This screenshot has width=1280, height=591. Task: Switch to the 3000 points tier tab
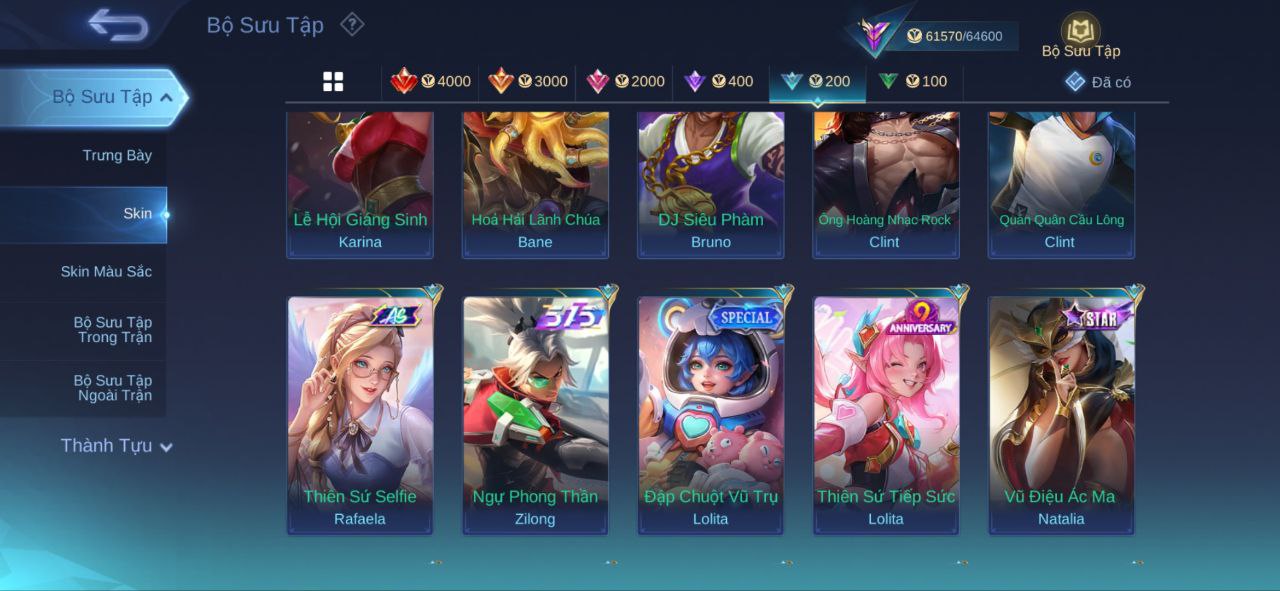[x=528, y=82]
